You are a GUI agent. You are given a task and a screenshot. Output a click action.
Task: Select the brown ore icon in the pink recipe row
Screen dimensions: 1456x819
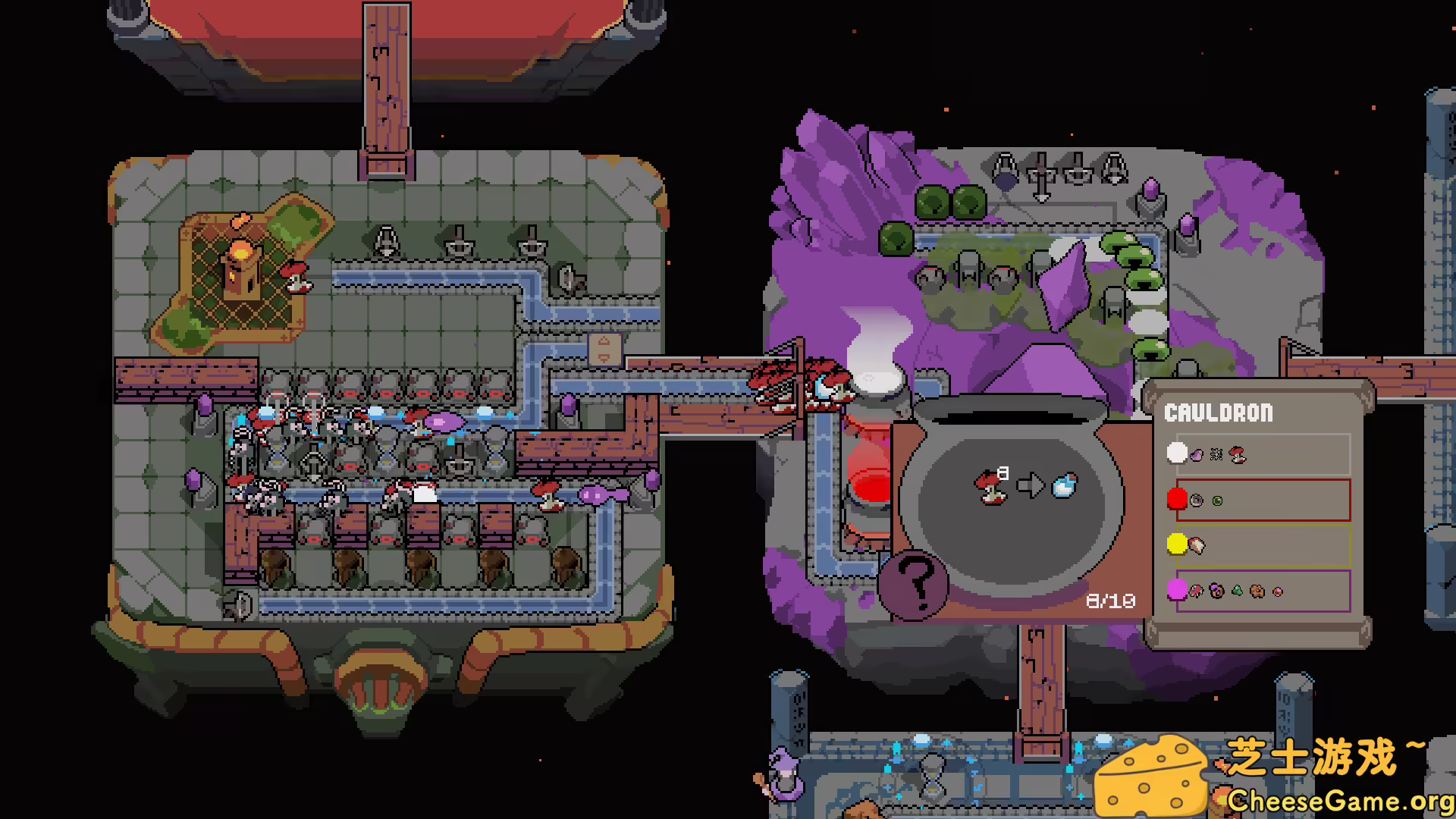click(1257, 591)
